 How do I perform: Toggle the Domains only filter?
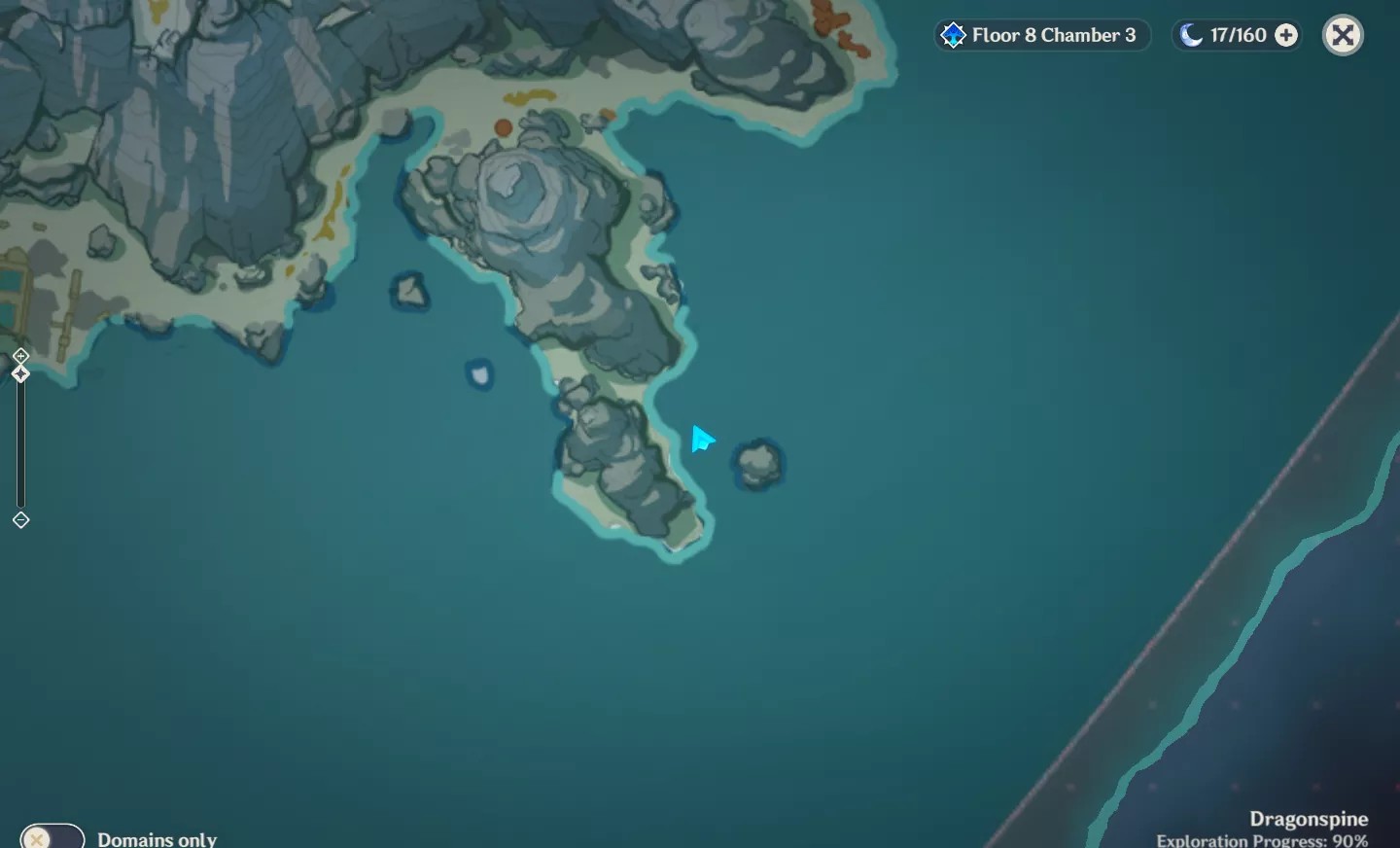52,837
